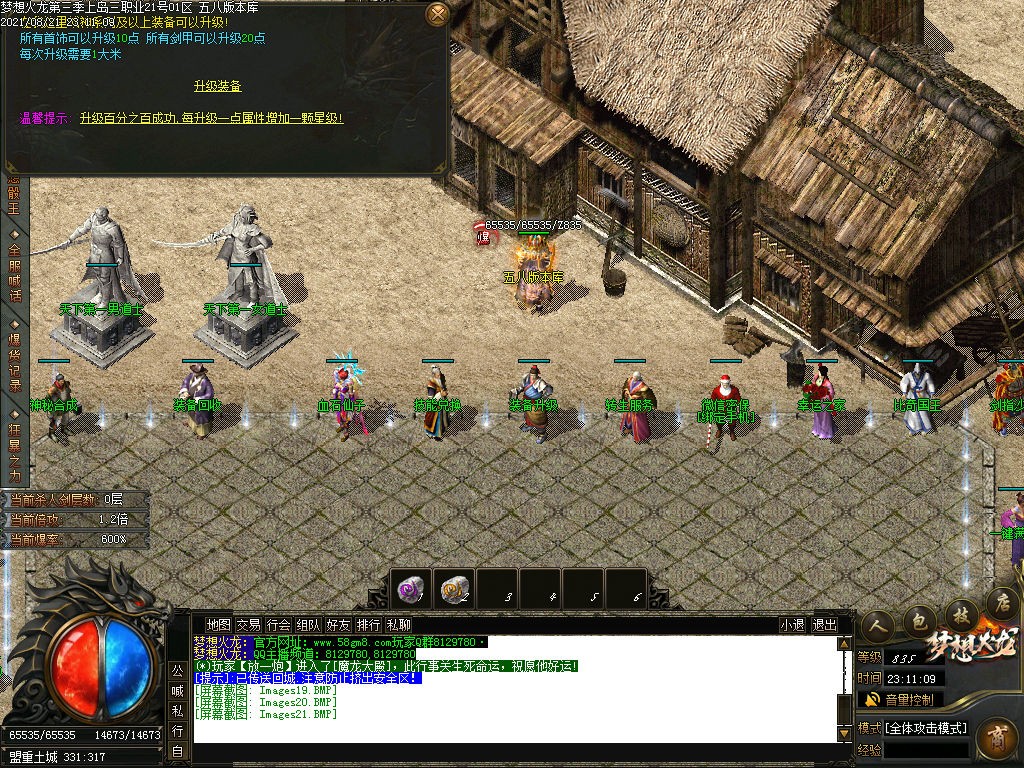Image resolution: width=1024 pixels, height=768 pixels.
Task: Select the gold gem in hotbar slot 2
Action: [x=454, y=590]
